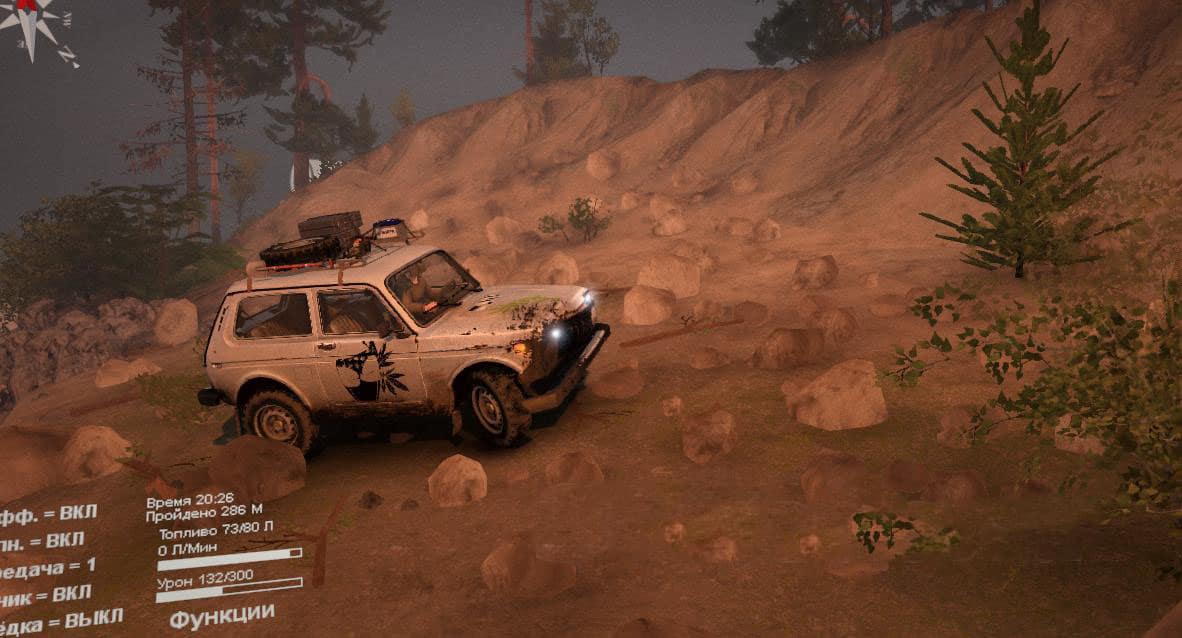1182x638 pixels.
Task: Release the handbrake Ручник toggle
Action: point(45,594)
